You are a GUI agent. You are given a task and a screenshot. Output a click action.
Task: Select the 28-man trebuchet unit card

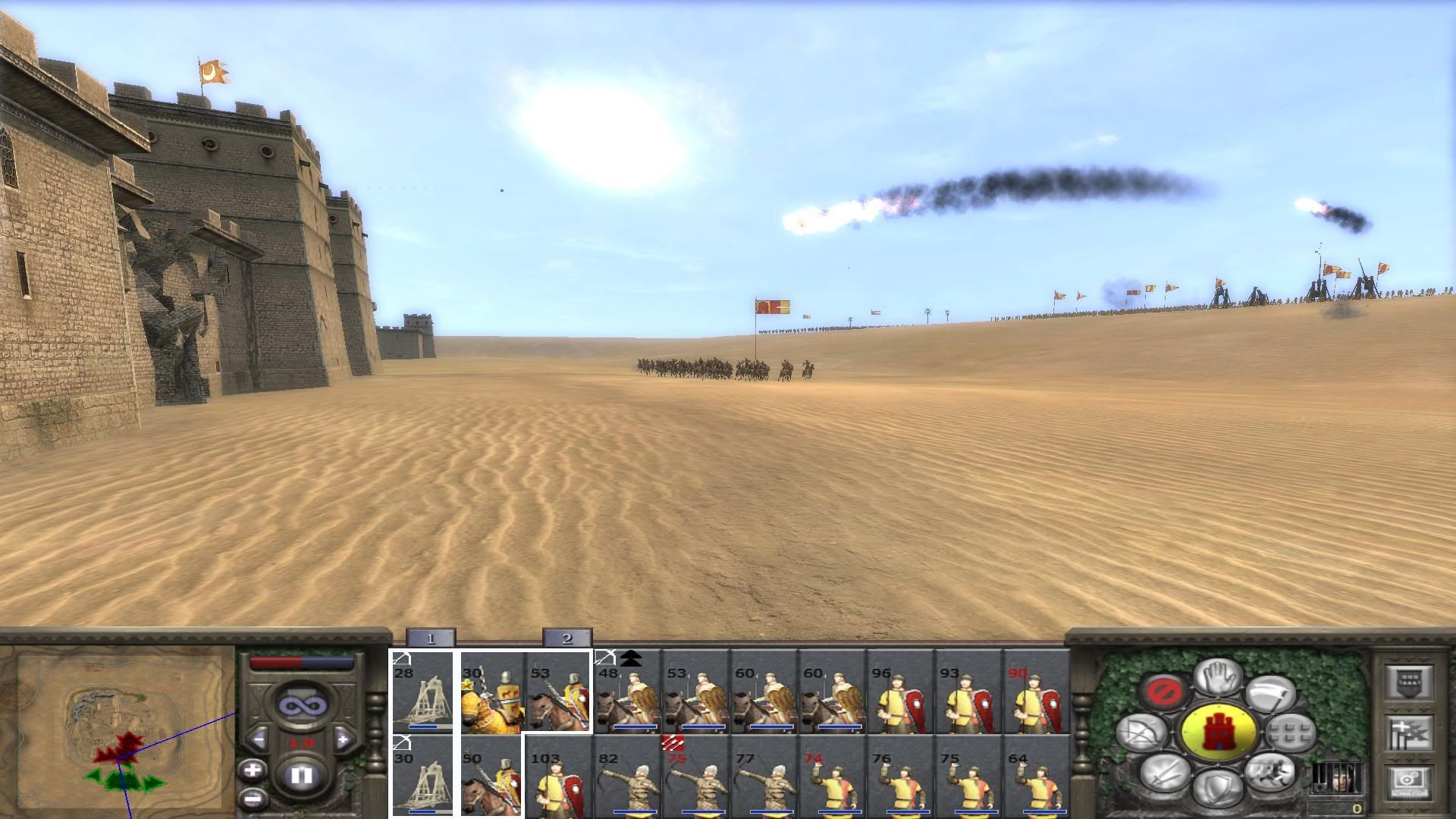click(422, 692)
